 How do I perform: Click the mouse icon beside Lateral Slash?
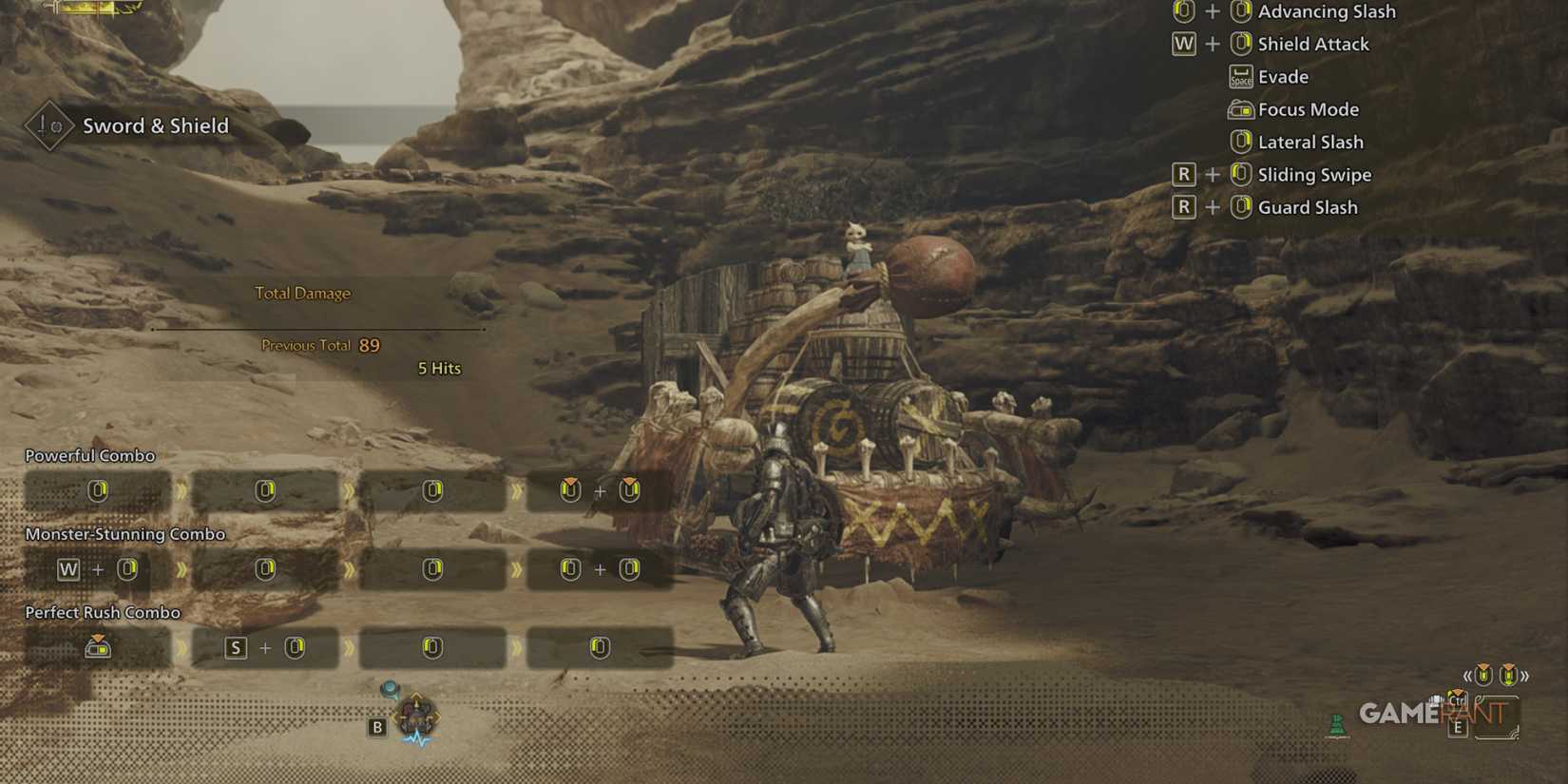coord(1242,142)
